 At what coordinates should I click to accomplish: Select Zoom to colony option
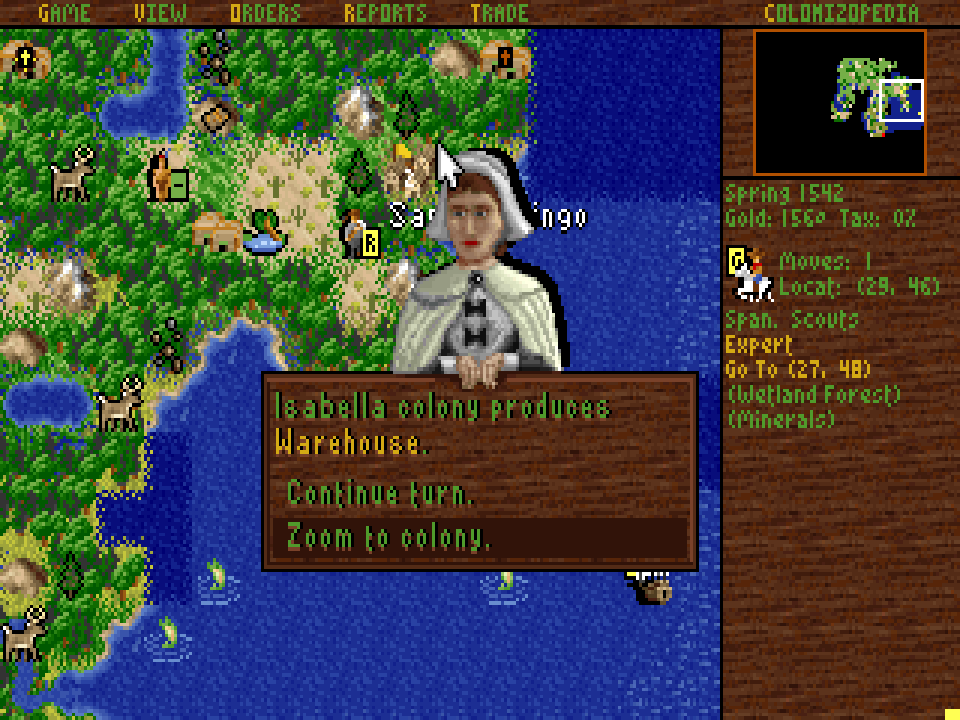click(389, 538)
